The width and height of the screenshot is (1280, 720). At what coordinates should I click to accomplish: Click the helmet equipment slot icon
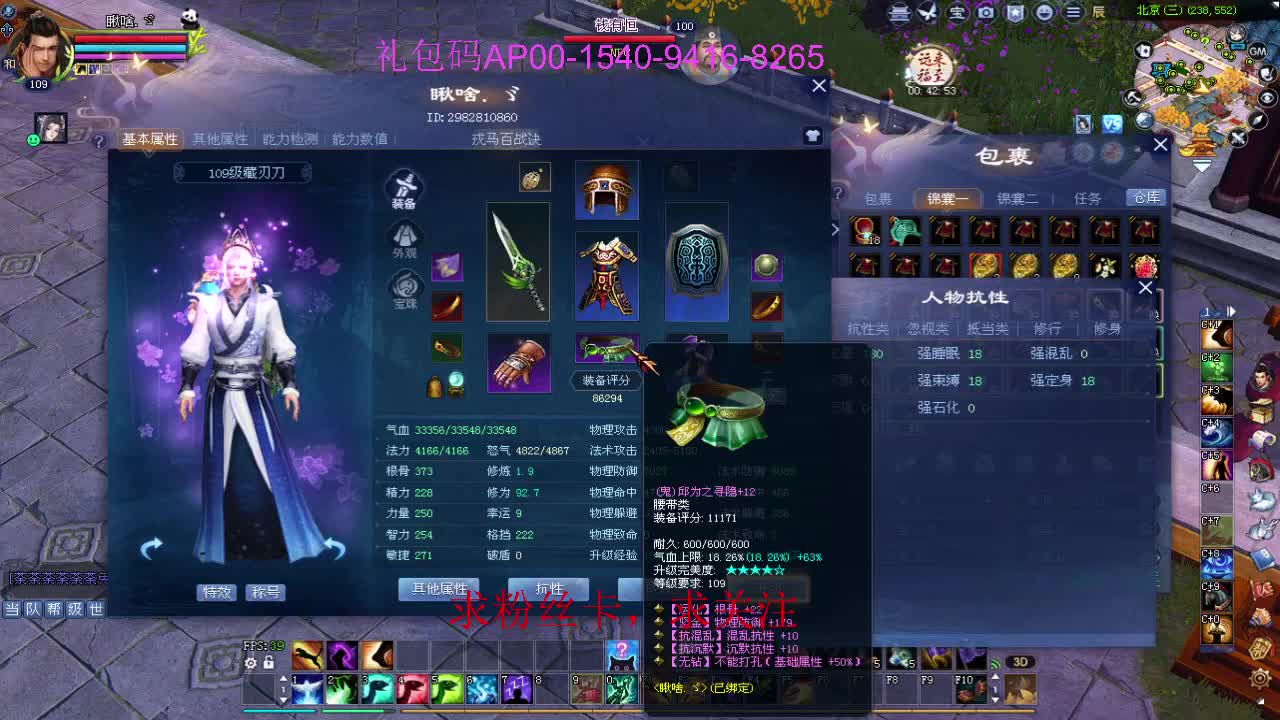point(607,189)
